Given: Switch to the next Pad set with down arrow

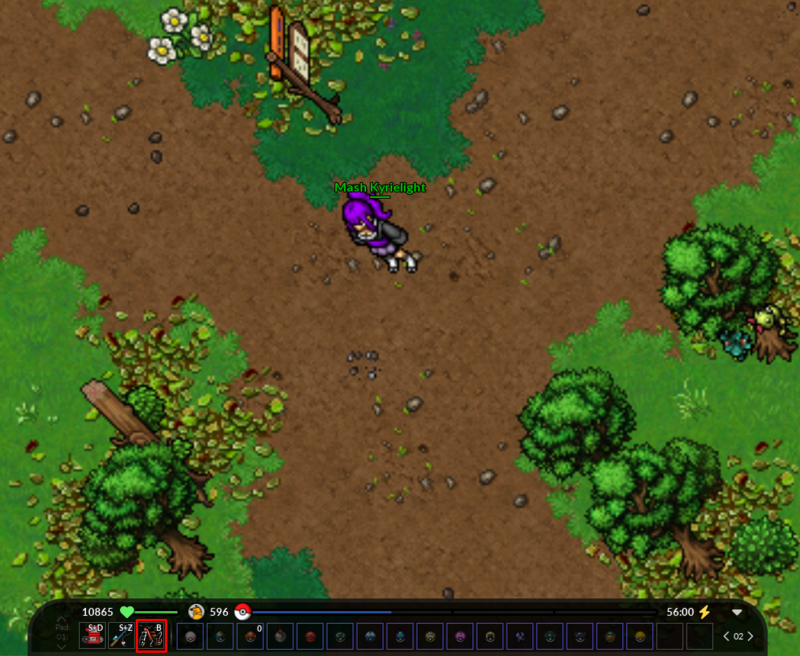Looking at the screenshot, I should tap(62, 646).
